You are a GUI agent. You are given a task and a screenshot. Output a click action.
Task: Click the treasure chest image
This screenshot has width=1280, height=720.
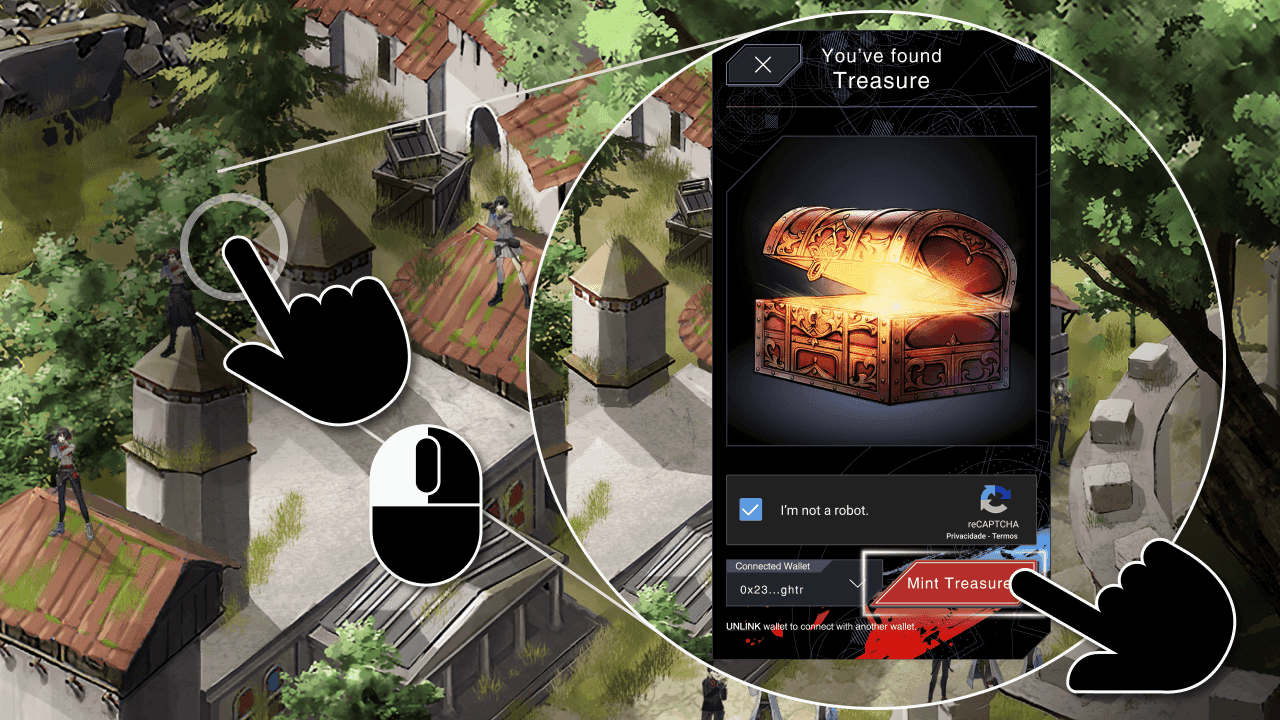(x=885, y=300)
